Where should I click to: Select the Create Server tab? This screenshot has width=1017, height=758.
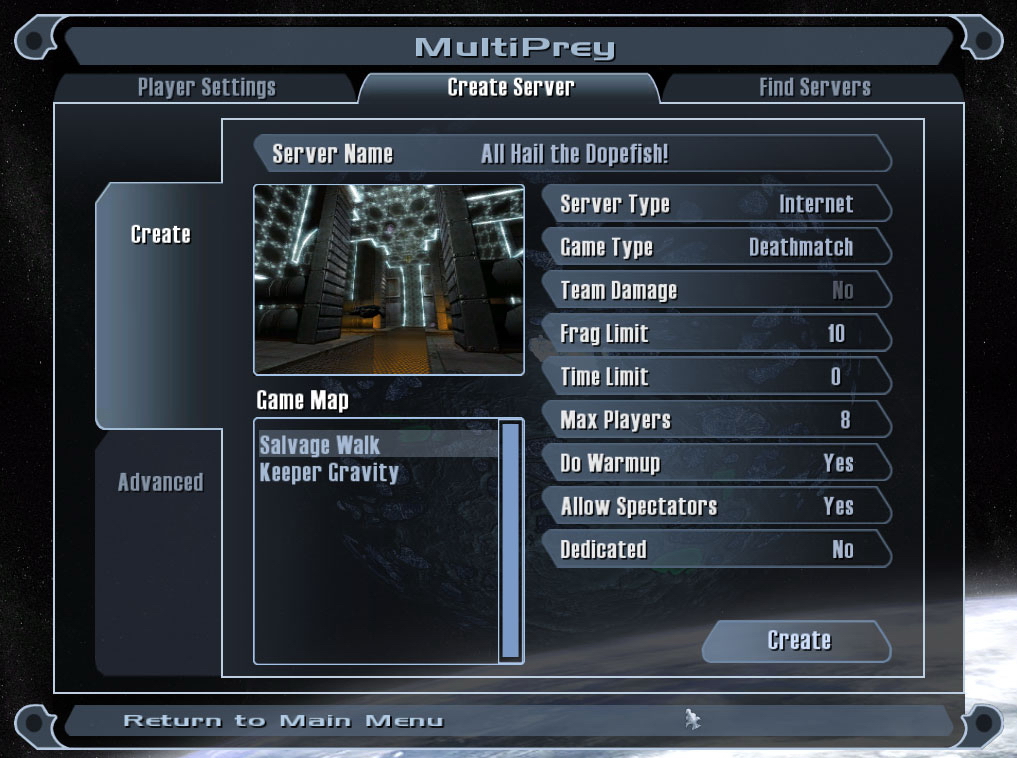click(x=510, y=88)
